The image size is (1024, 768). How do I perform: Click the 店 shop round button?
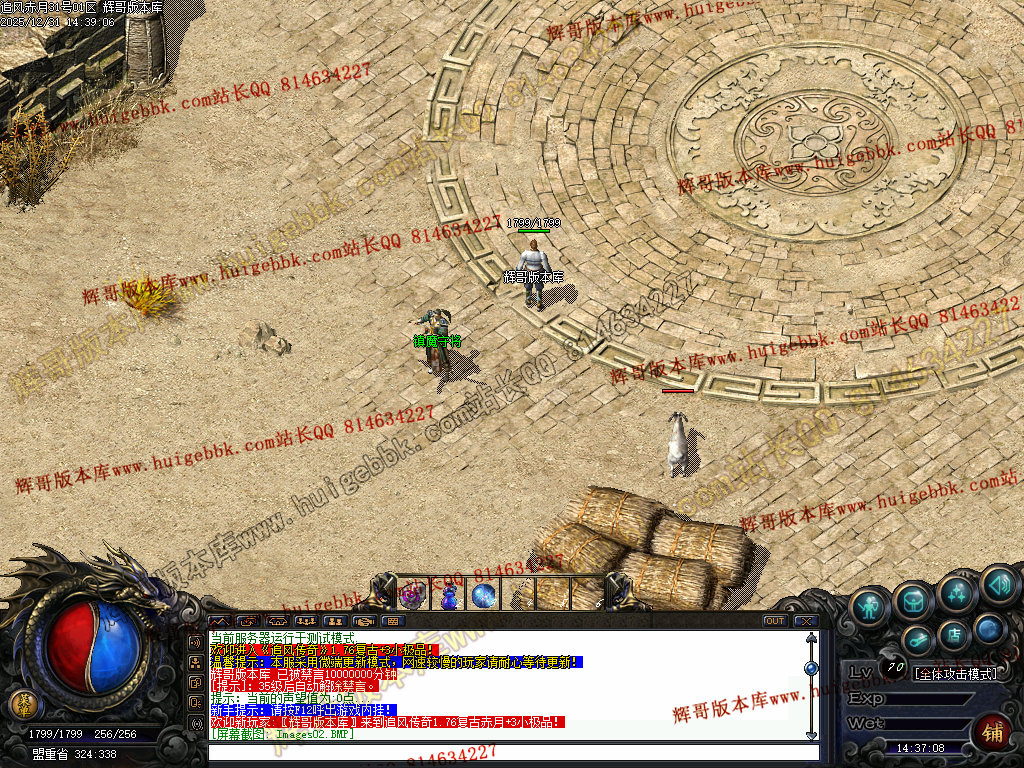[x=953, y=634]
